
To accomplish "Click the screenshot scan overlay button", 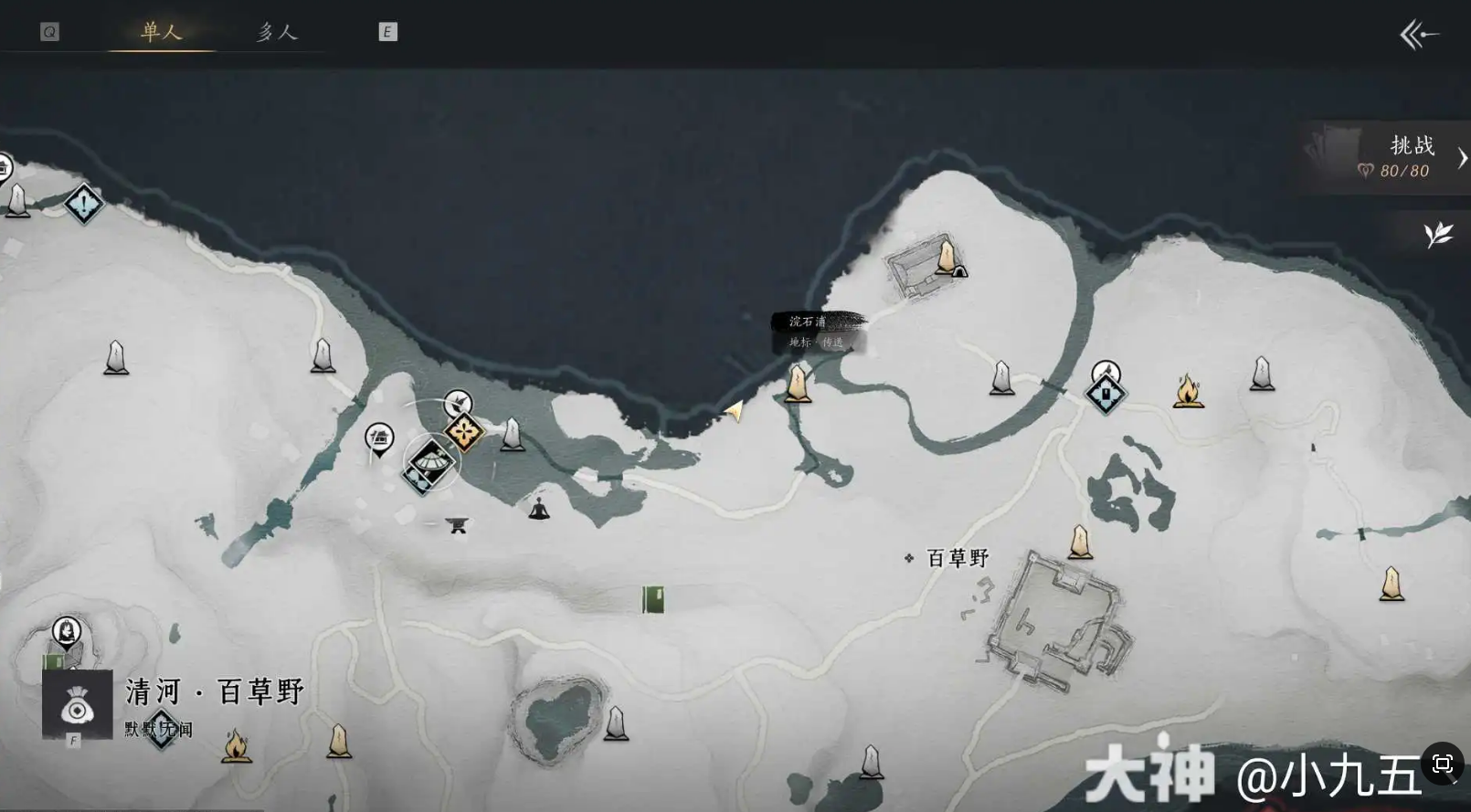I will [1443, 764].
